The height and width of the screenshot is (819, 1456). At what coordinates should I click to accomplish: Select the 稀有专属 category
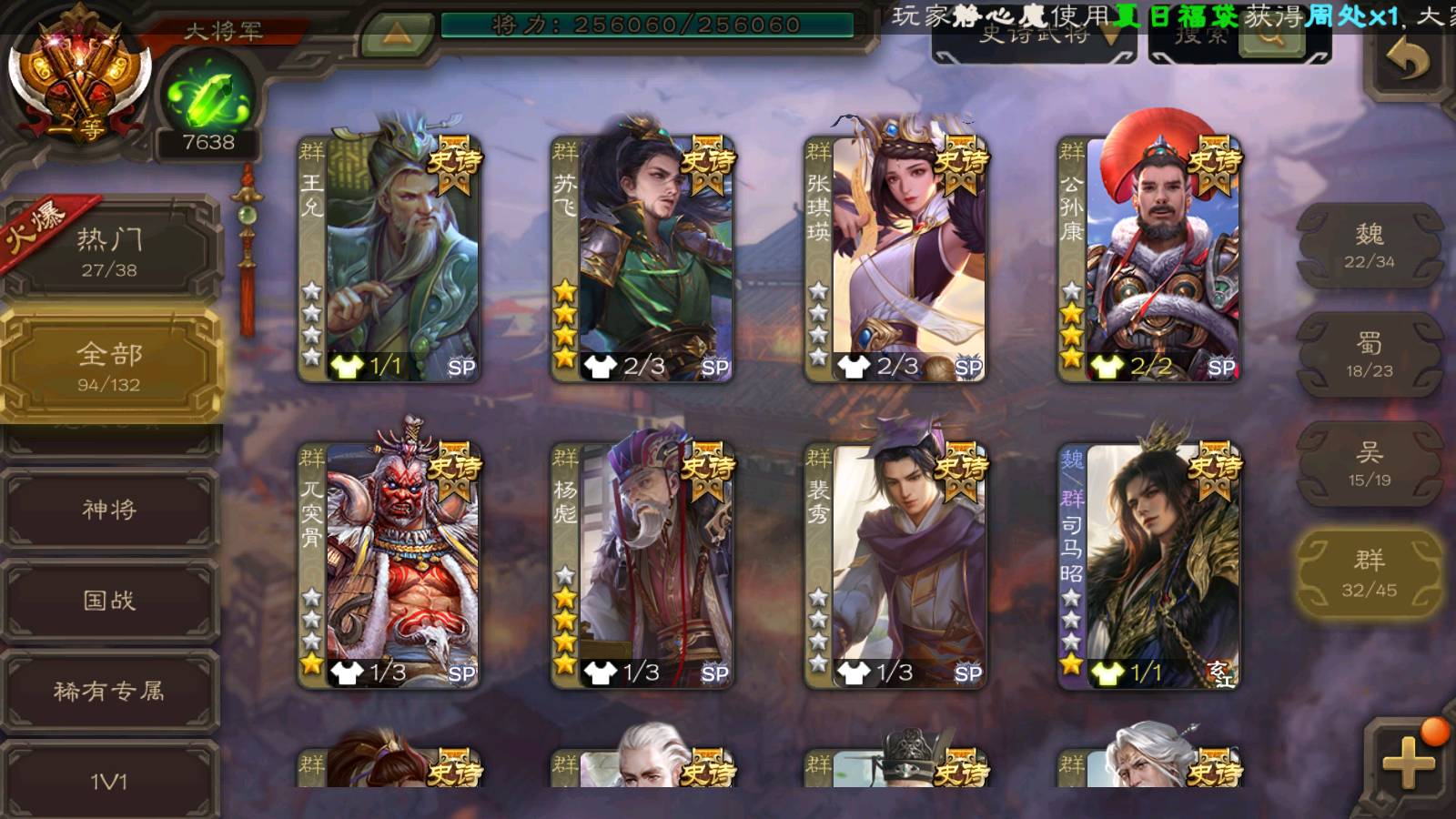[x=110, y=692]
